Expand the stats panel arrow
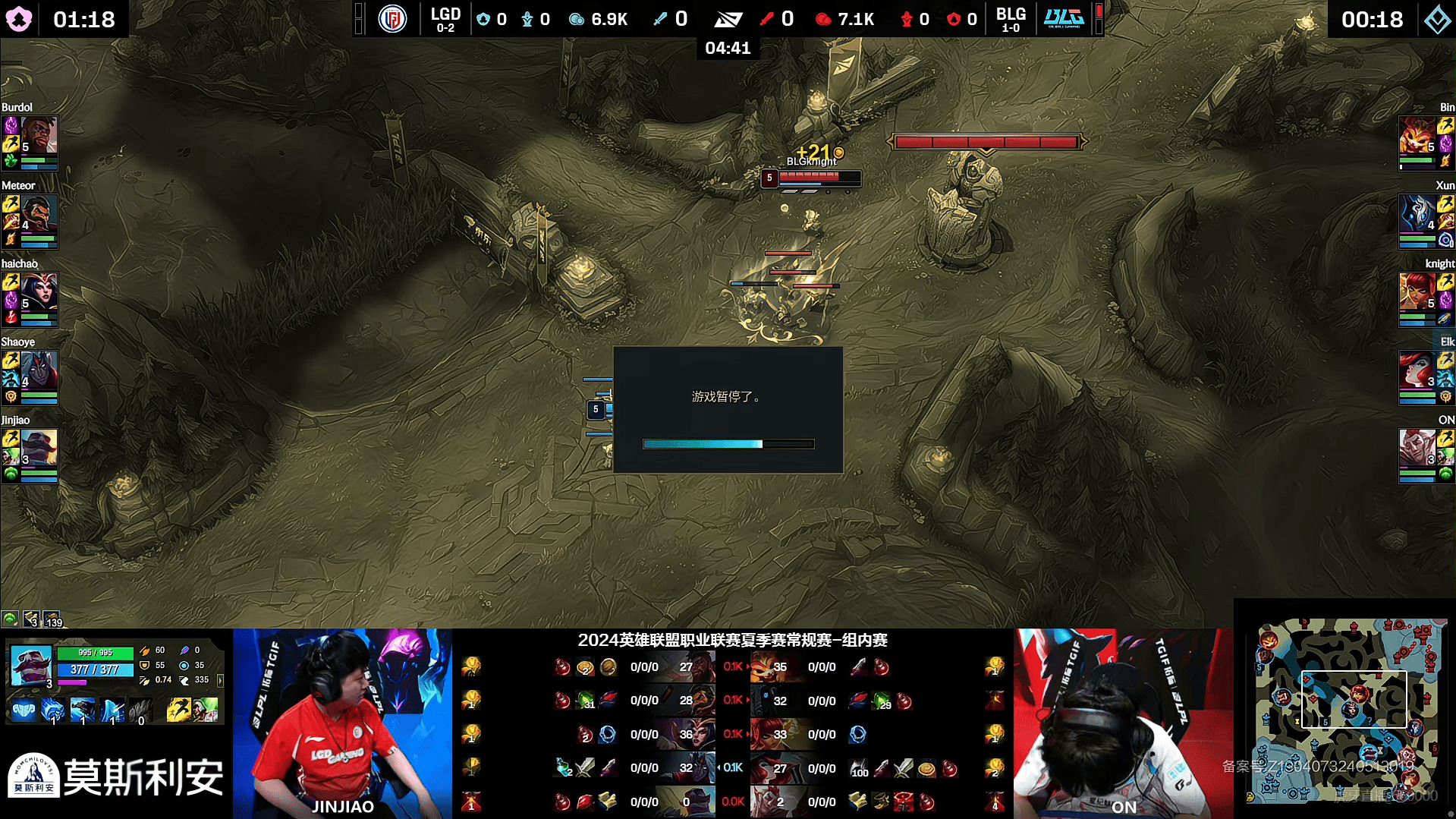1456x819 pixels. [221, 681]
